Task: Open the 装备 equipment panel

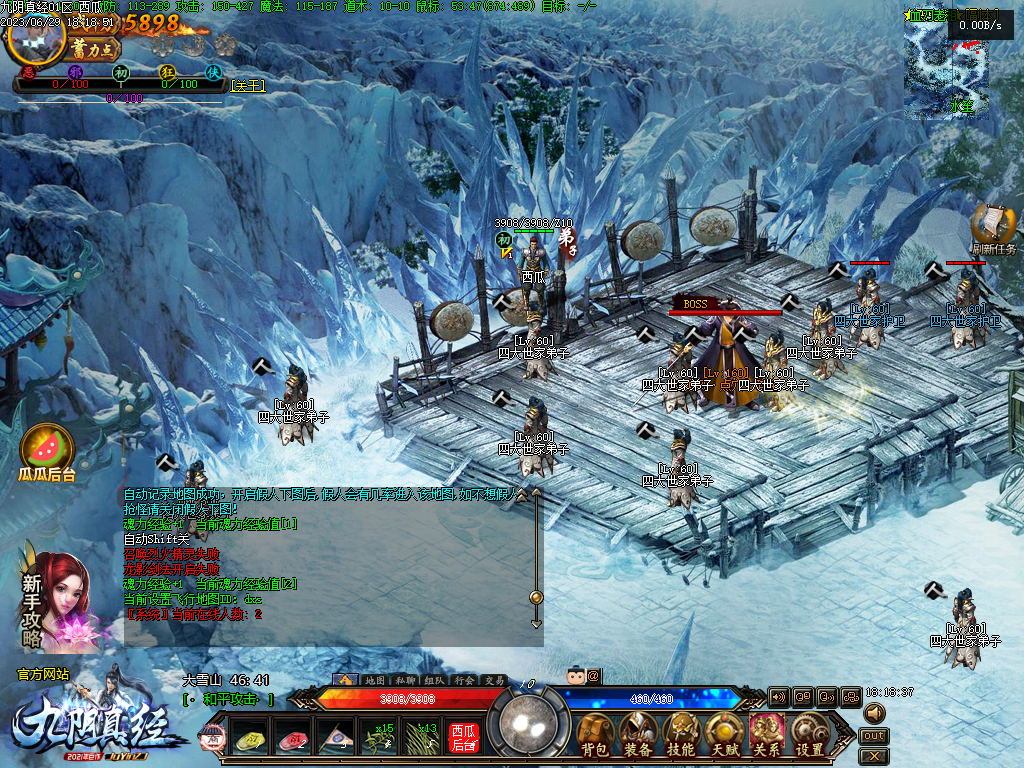Action: (x=638, y=735)
